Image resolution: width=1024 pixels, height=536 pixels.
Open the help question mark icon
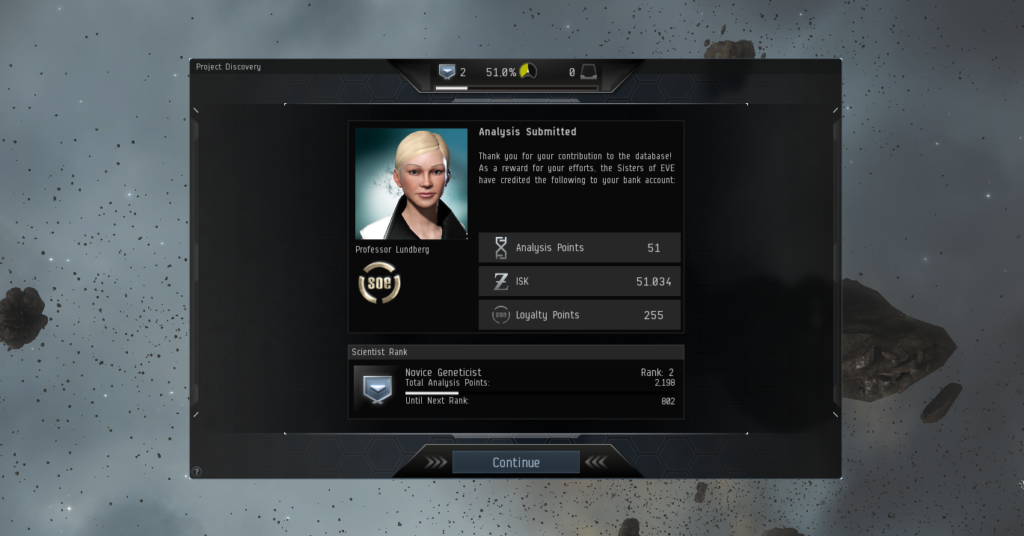196,471
